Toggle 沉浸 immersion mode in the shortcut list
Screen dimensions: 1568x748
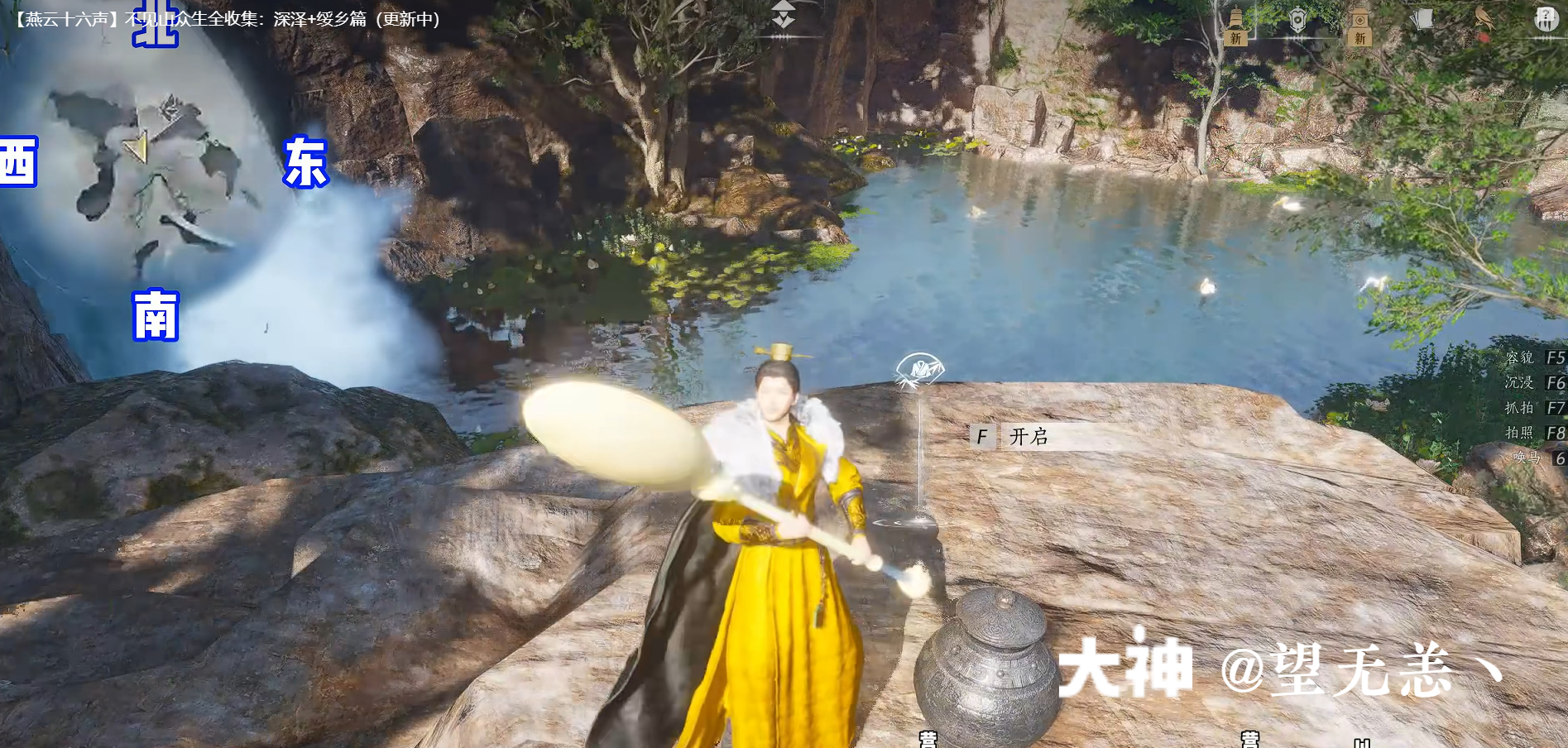click(x=1519, y=382)
